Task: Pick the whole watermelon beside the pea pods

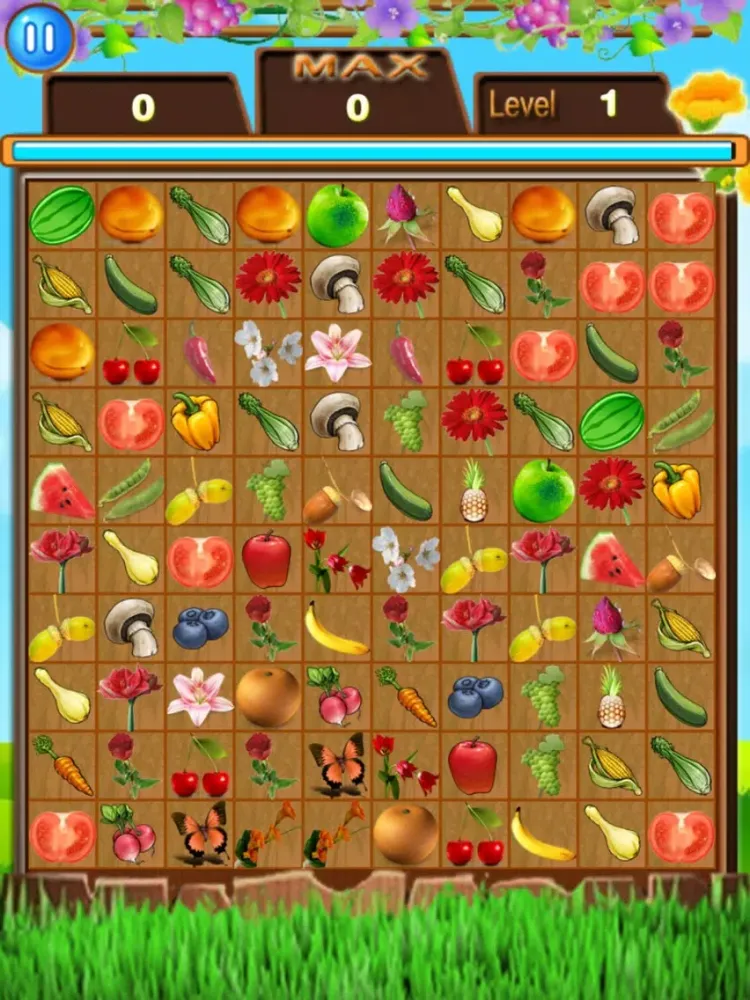Action: 612,421
